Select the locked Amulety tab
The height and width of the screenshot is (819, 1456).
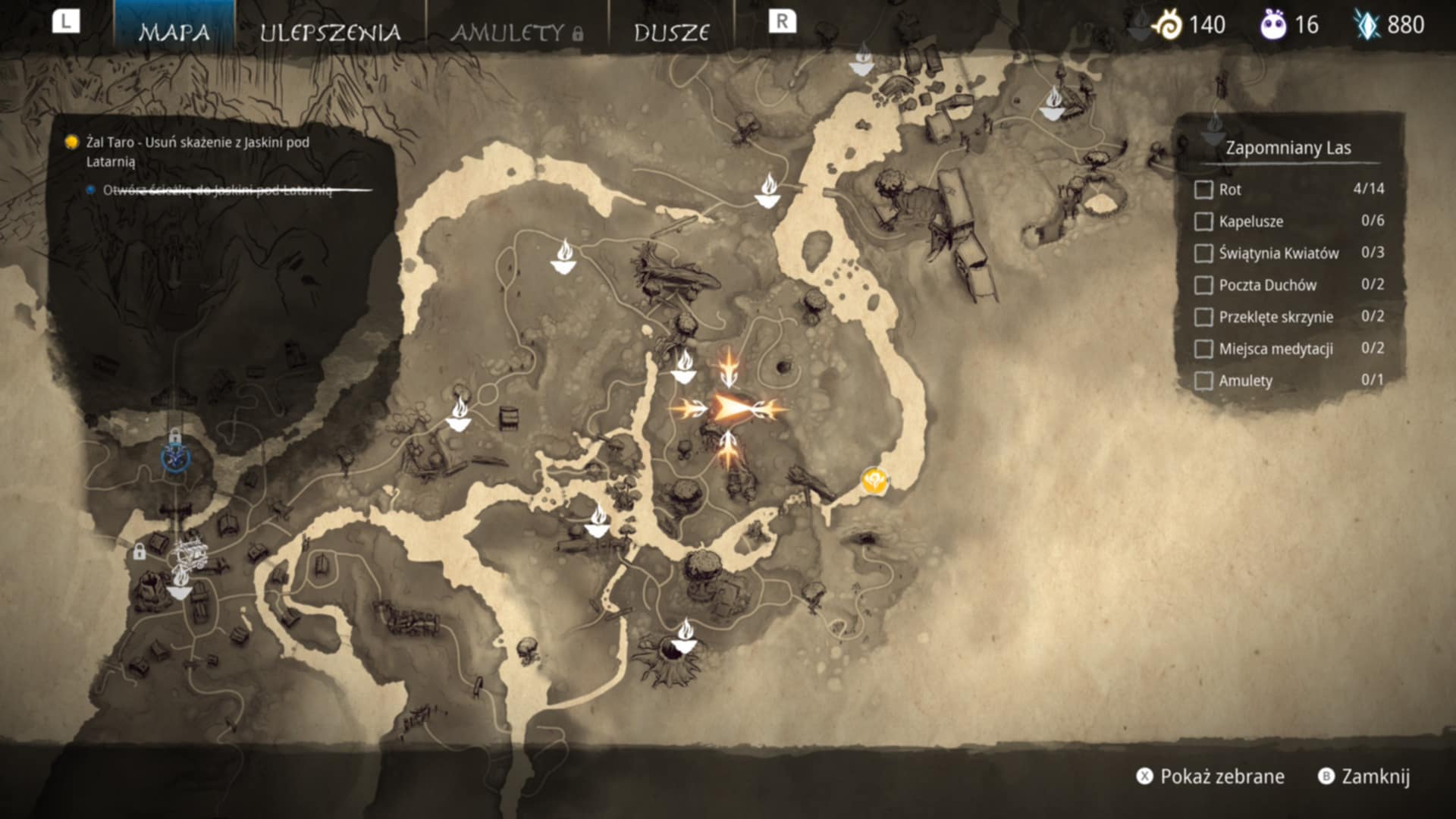click(517, 32)
